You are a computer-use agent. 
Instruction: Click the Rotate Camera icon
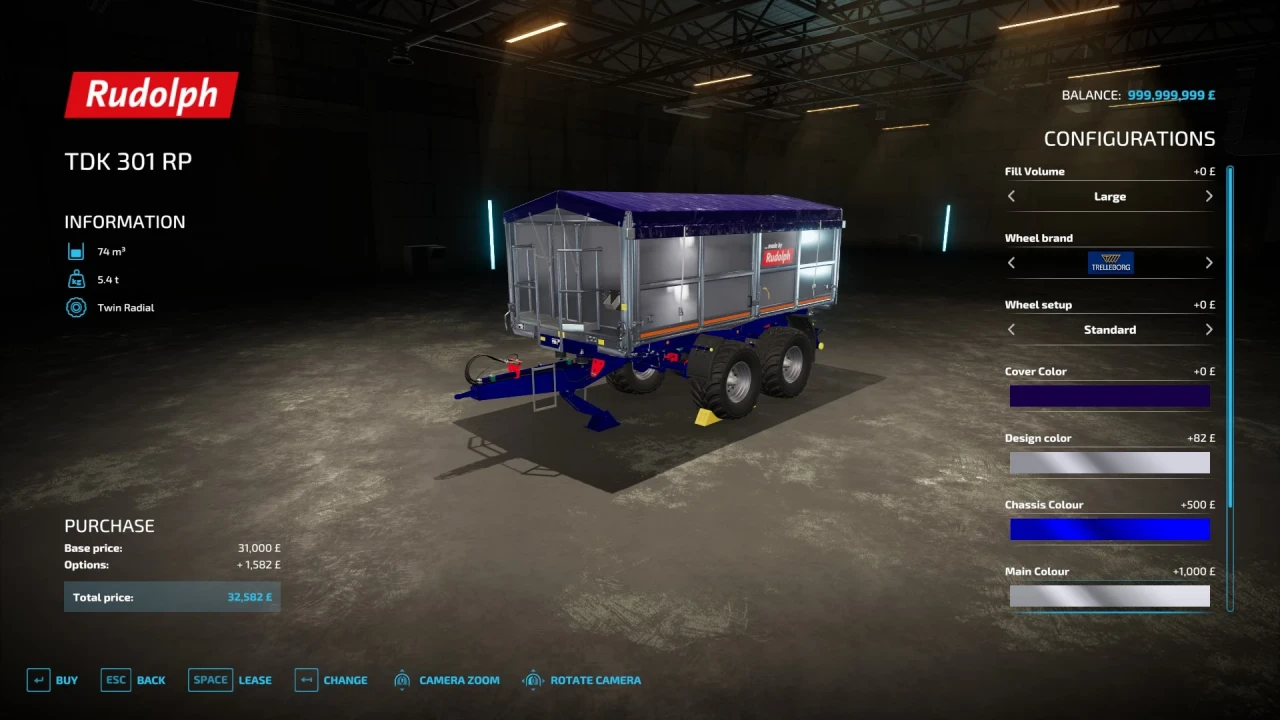[x=532, y=680]
